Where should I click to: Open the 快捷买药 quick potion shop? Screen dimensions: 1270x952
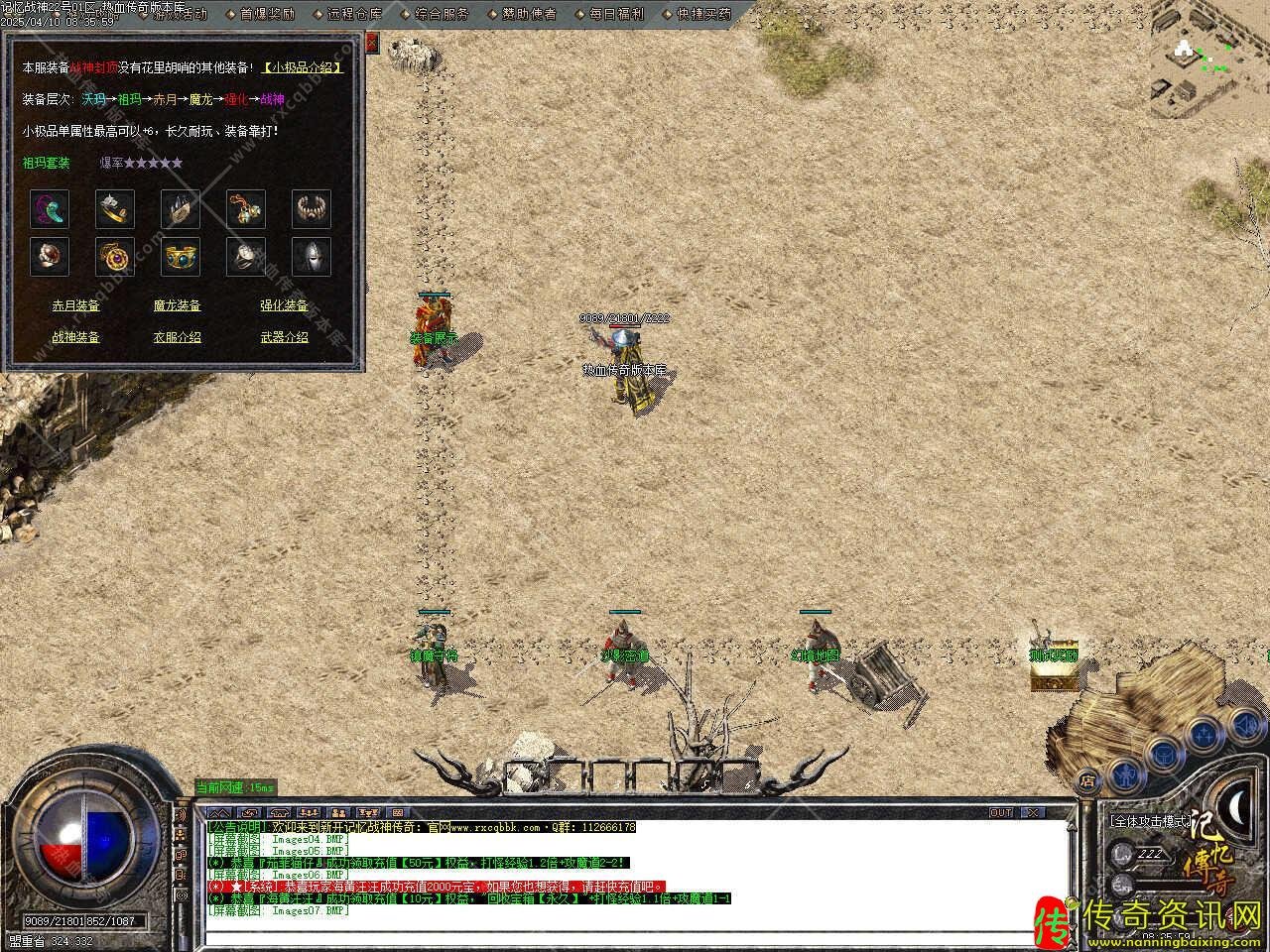pos(703,14)
